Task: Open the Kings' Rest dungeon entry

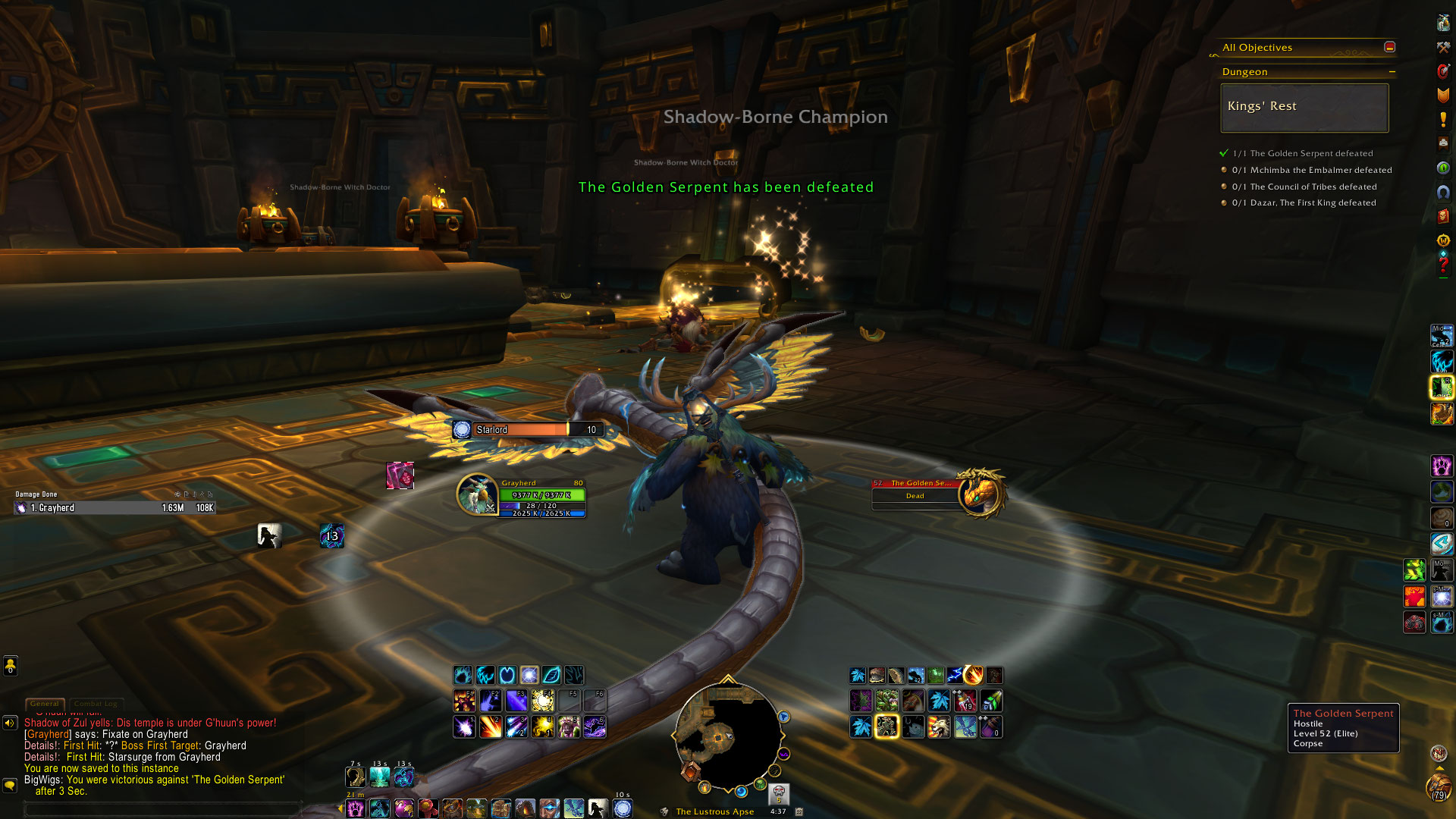Action: tap(1304, 107)
